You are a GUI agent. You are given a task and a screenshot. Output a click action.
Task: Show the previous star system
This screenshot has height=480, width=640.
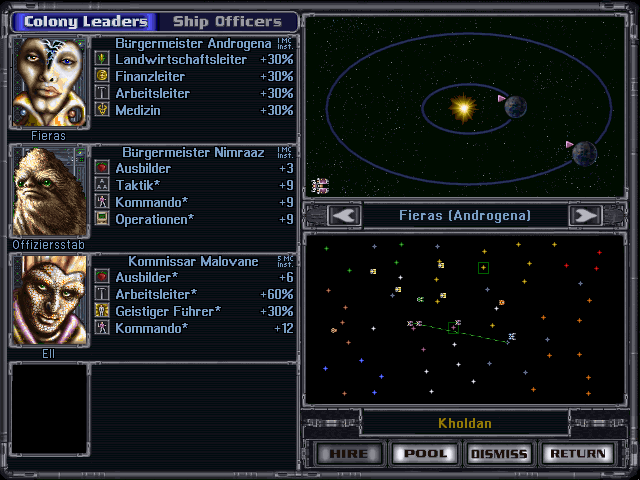pyautogui.click(x=344, y=215)
